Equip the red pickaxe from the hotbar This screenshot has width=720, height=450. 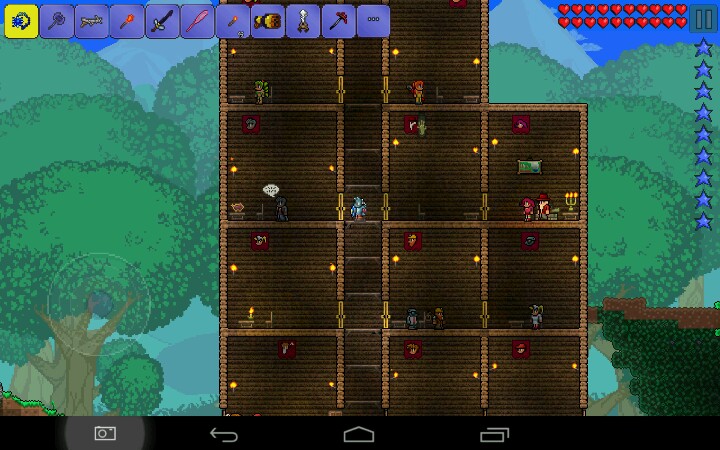click(339, 20)
